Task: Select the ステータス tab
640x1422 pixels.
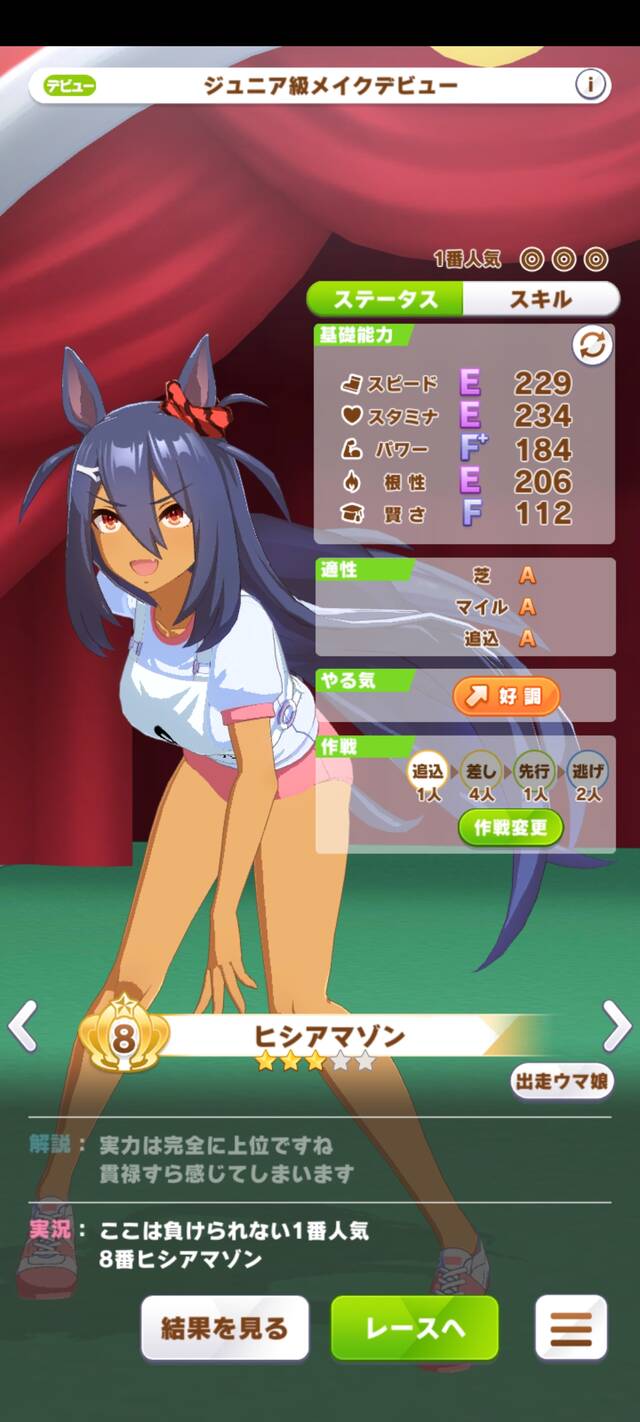Action: click(385, 299)
